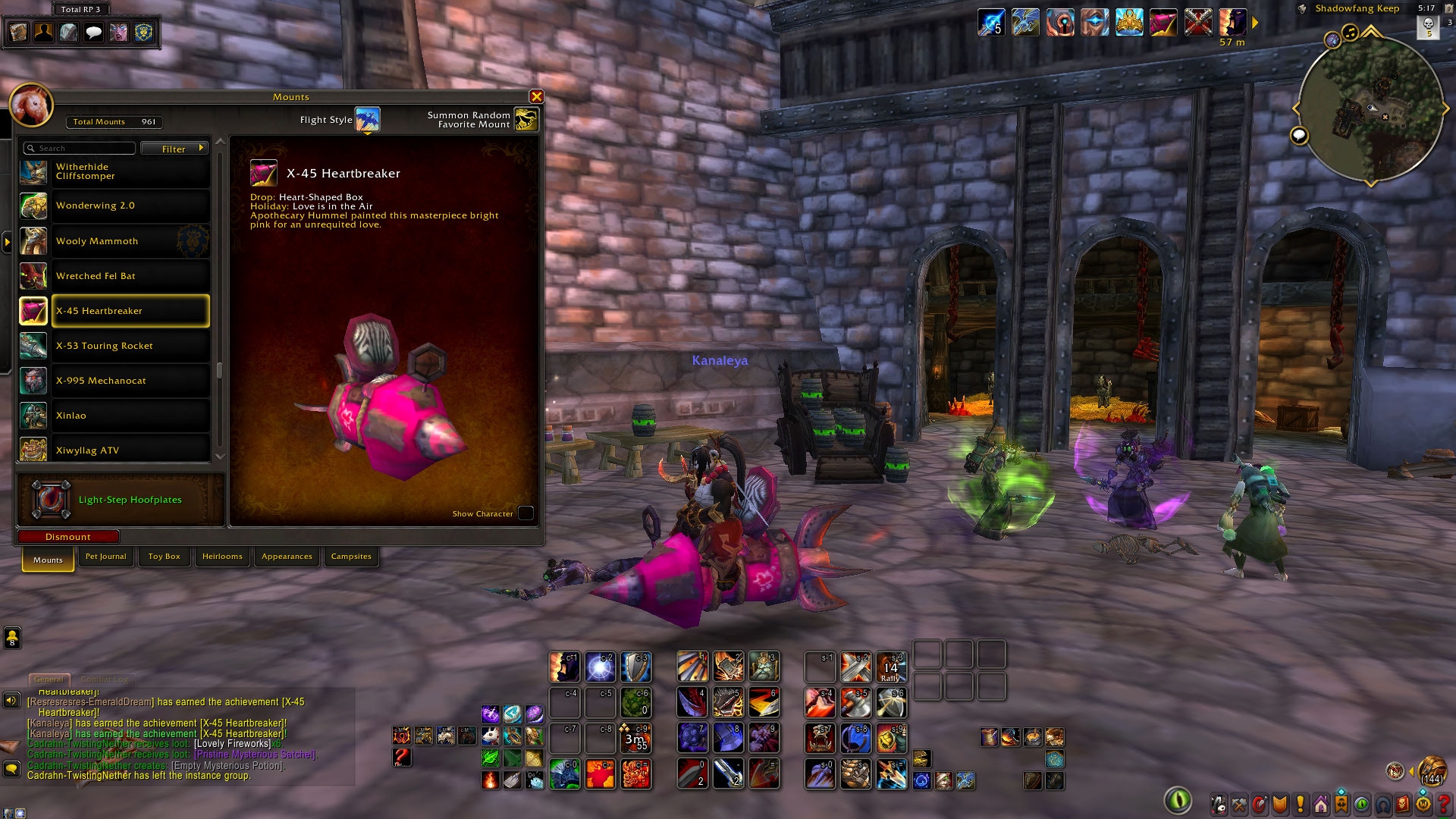Image resolution: width=1456 pixels, height=819 pixels.
Task: Summon a random favorite mount
Action: (526, 119)
